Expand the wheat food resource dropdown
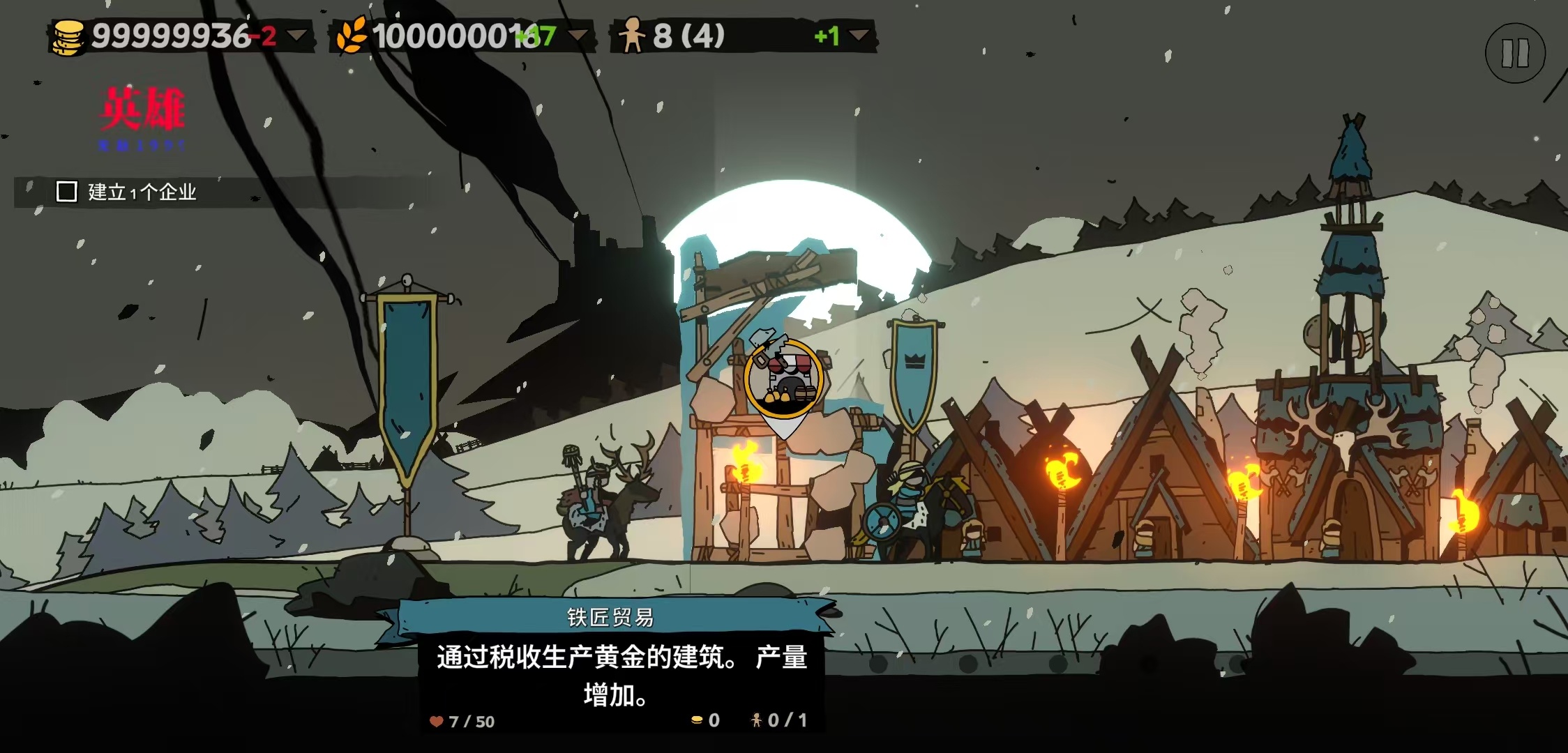1568x753 pixels. click(x=578, y=35)
